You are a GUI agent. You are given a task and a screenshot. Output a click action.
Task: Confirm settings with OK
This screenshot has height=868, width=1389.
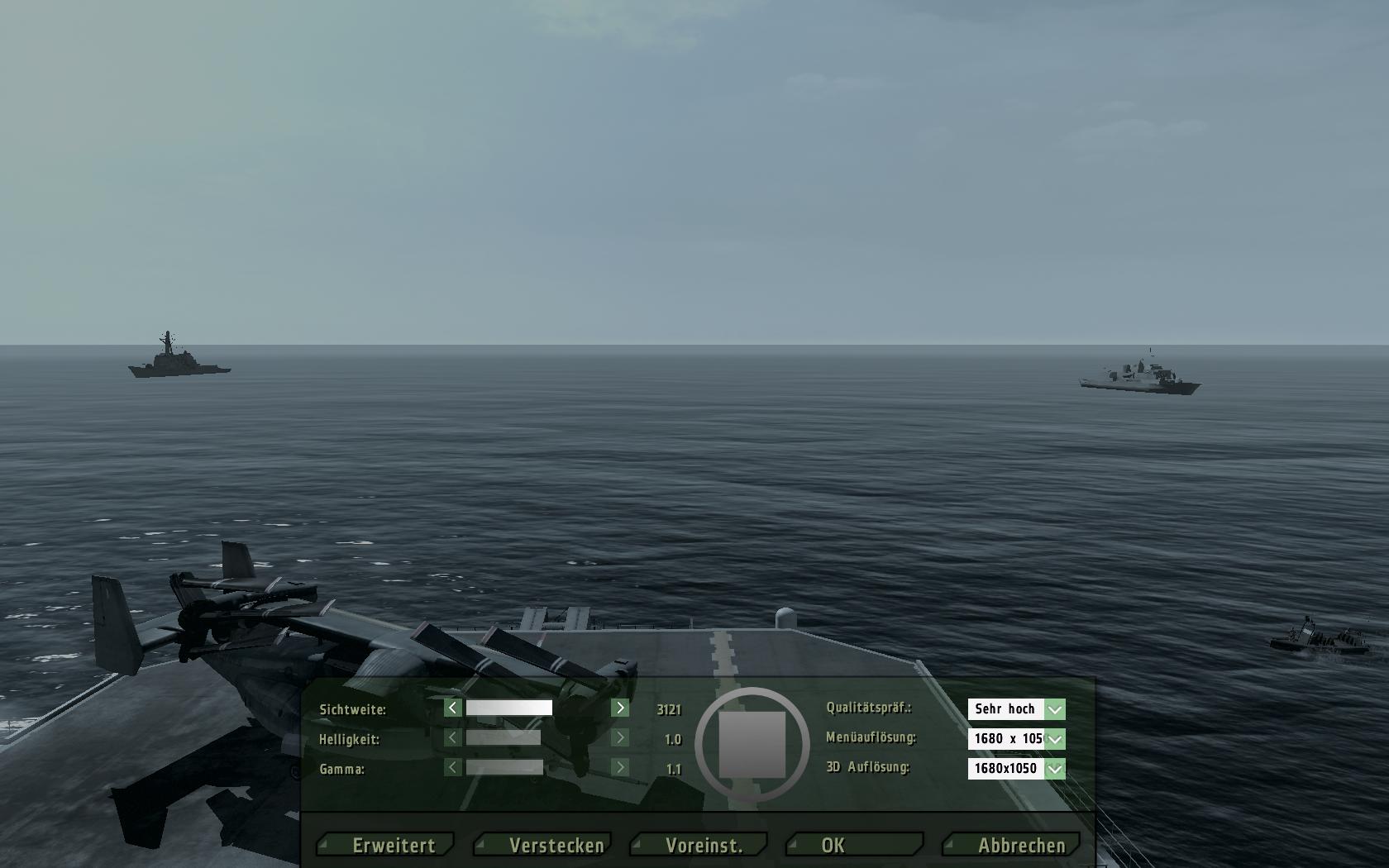tap(856, 845)
